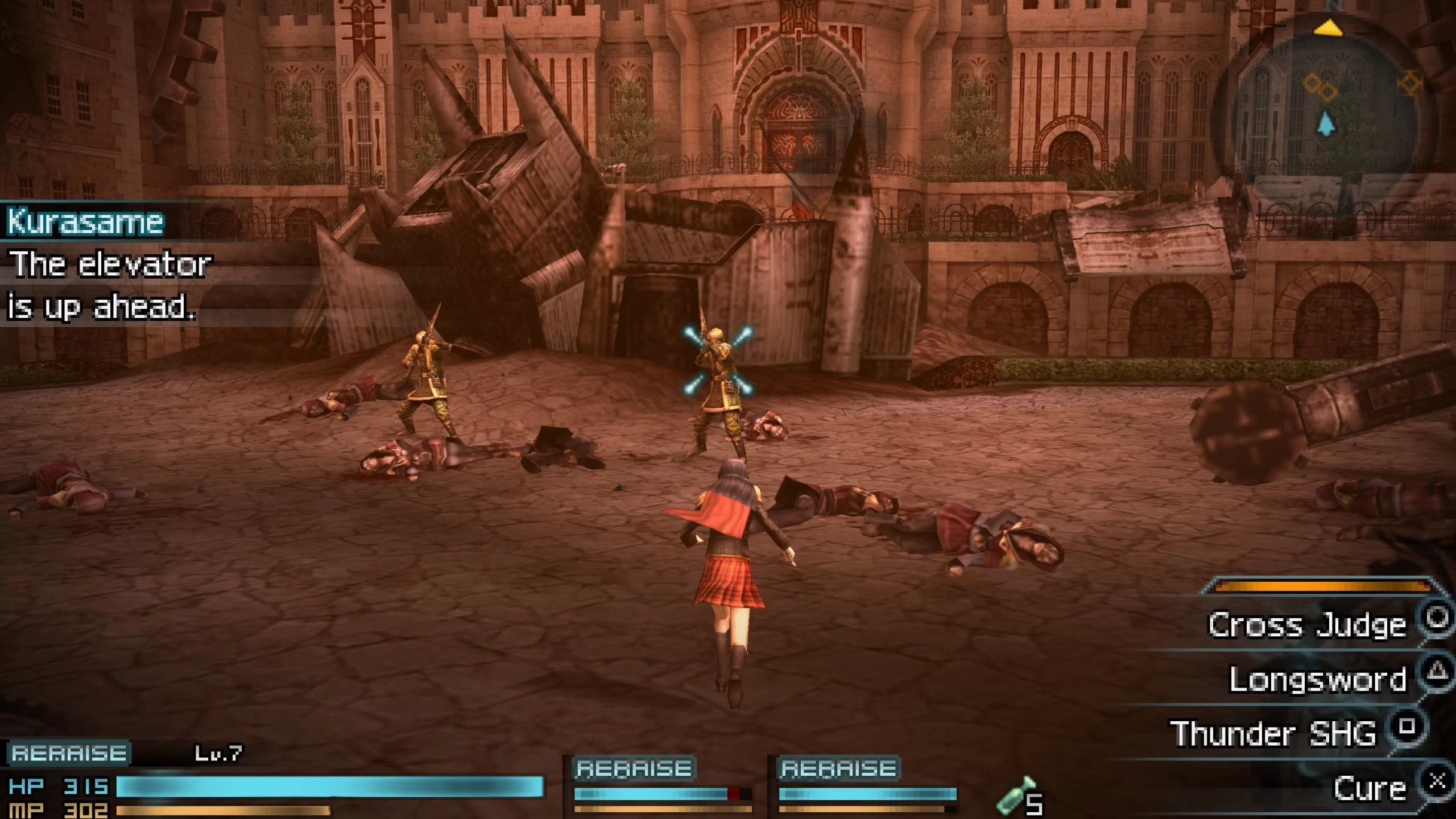Image resolution: width=1456 pixels, height=819 pixels.
Task: Select the potion item icon
Action: 1012,796
